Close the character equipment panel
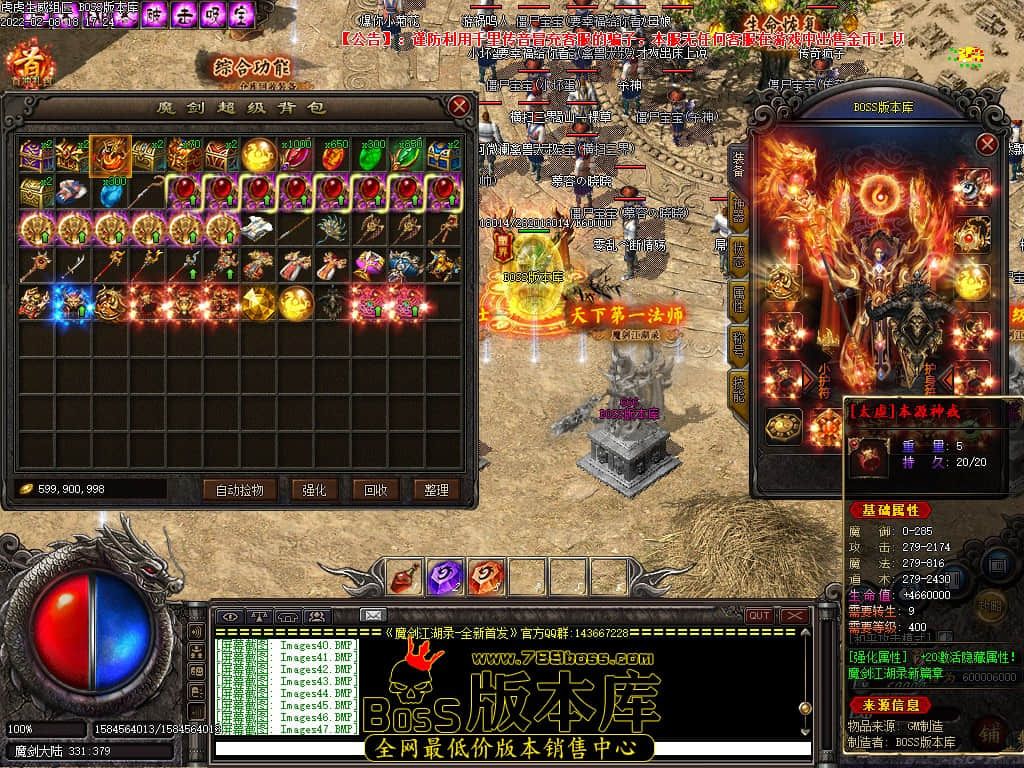The width and height of the screenshot is (1024, 768). (x=987, y=144)
